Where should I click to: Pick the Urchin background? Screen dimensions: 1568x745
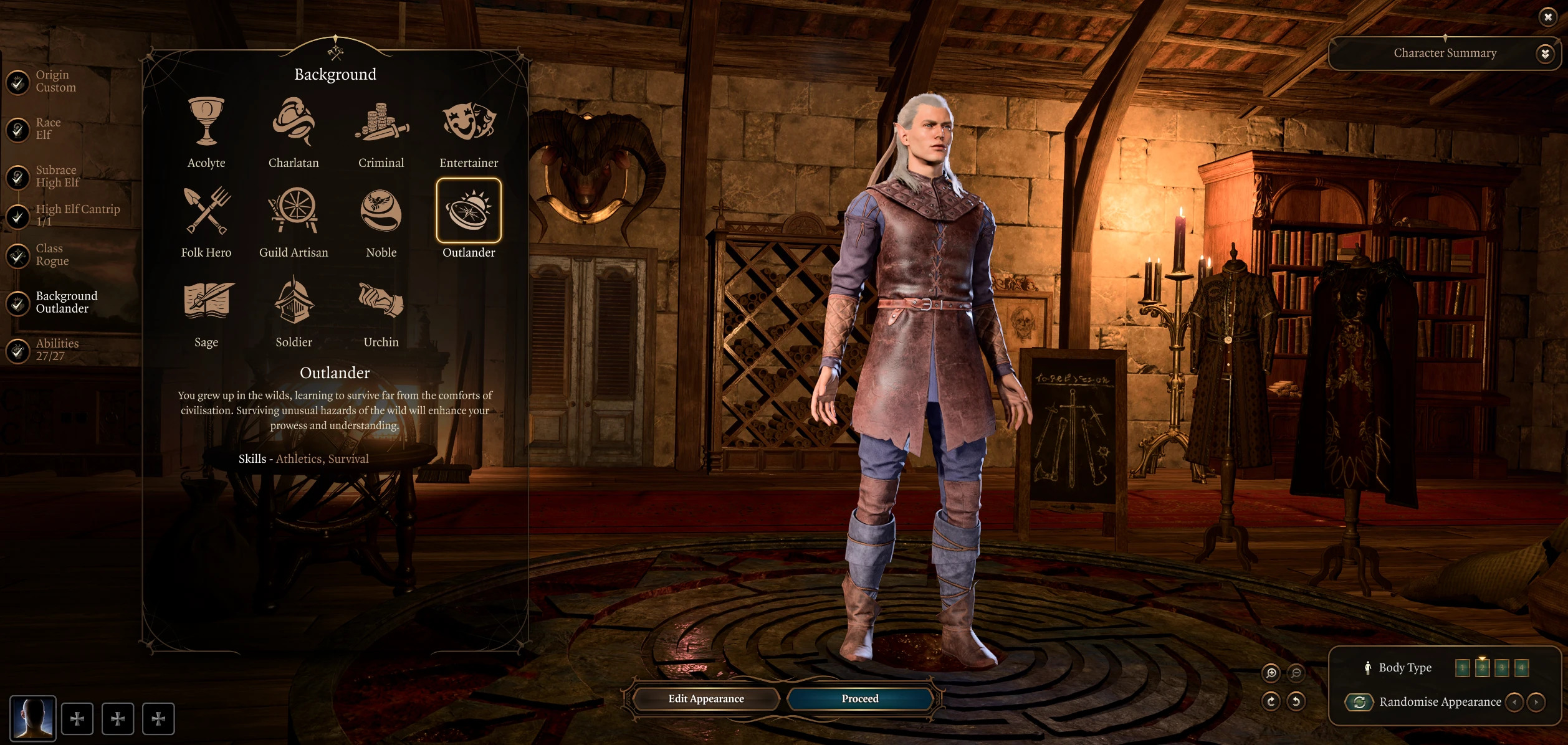click(381, 301)
